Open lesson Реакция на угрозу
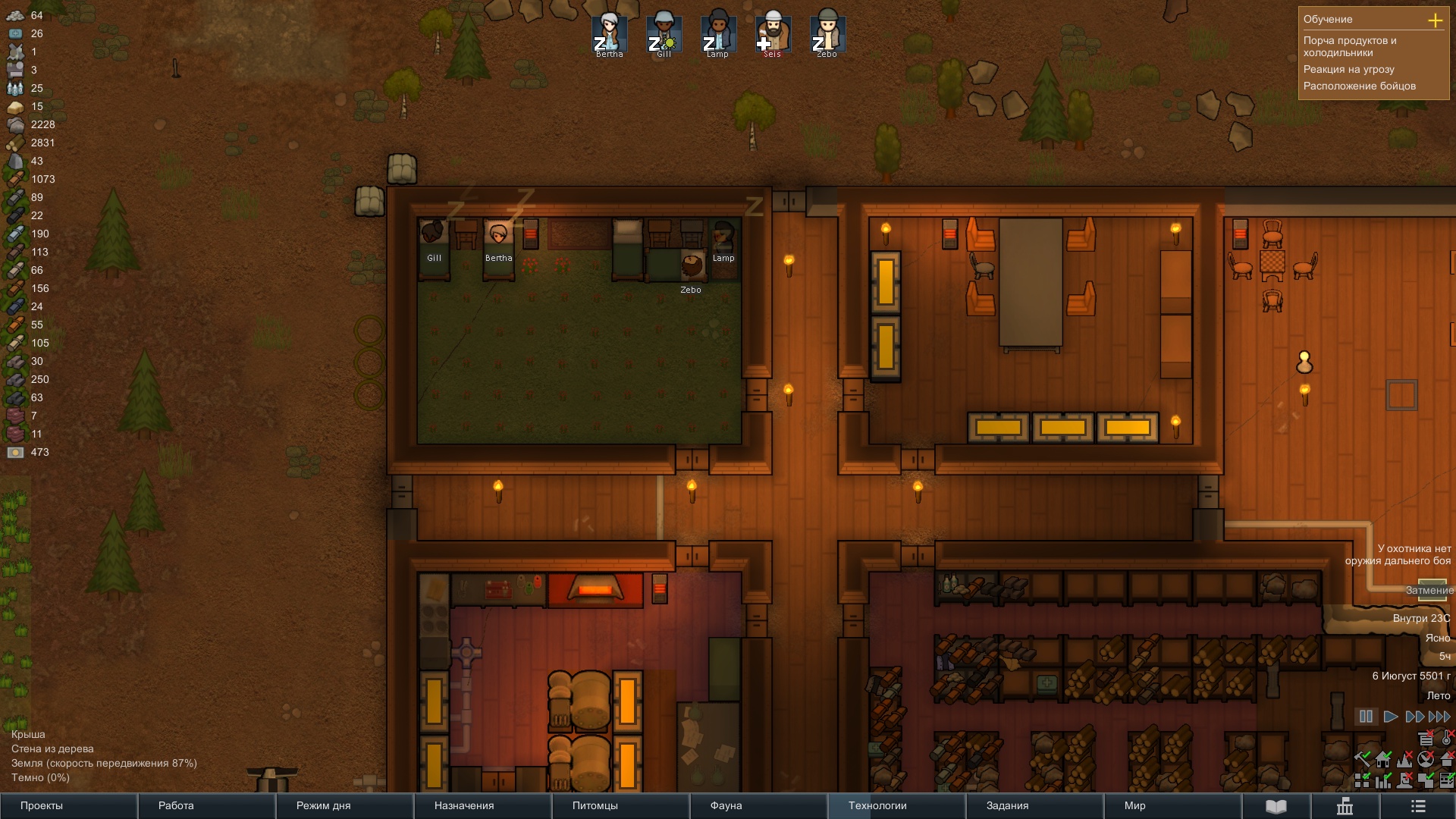 (1348, 70)
